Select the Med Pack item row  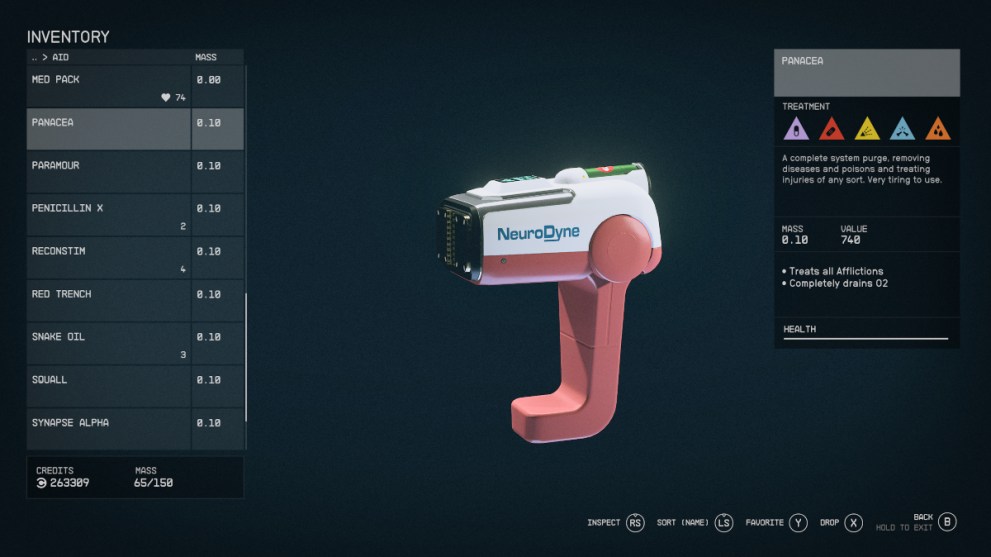pos(108,87)
